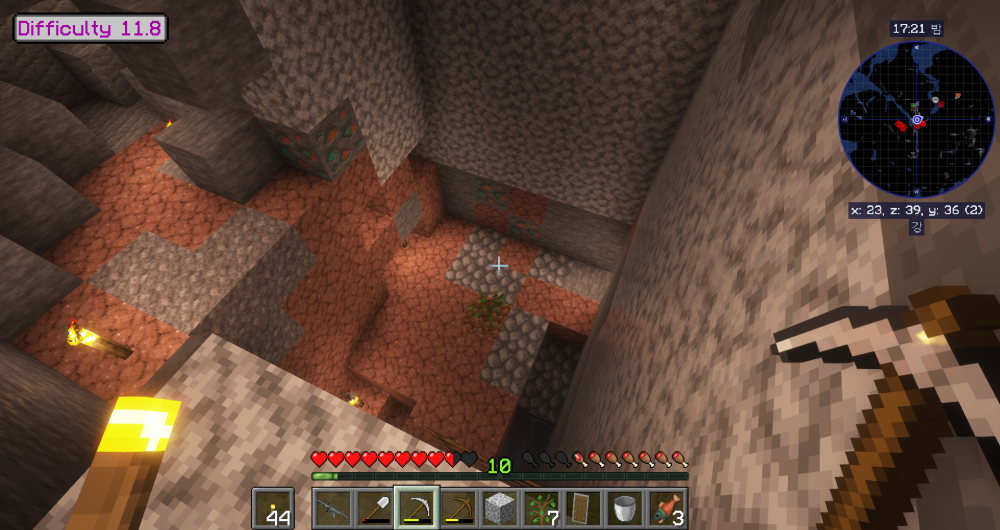Select the highlighted iron pickaxe slot
The height and width of the screenshot is (530, 1000).
(x=416, y=508)
